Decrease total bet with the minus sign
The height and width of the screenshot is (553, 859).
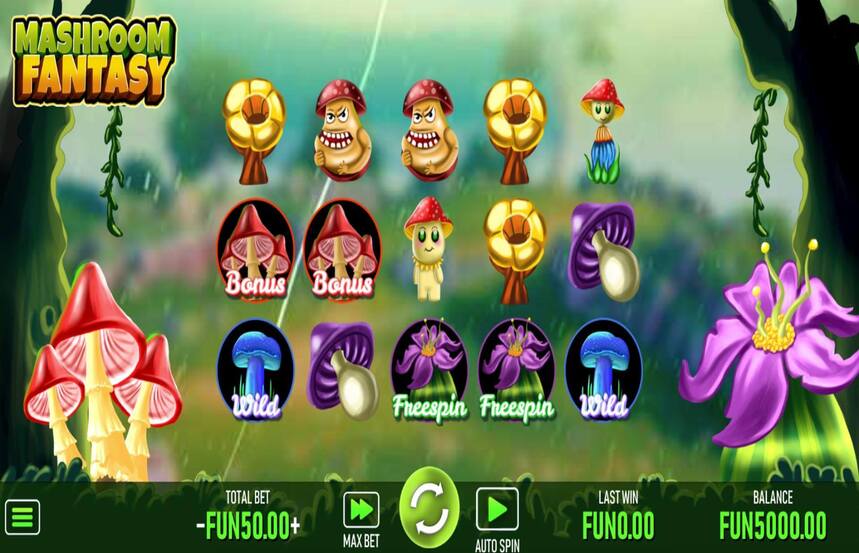pos(200,525)
